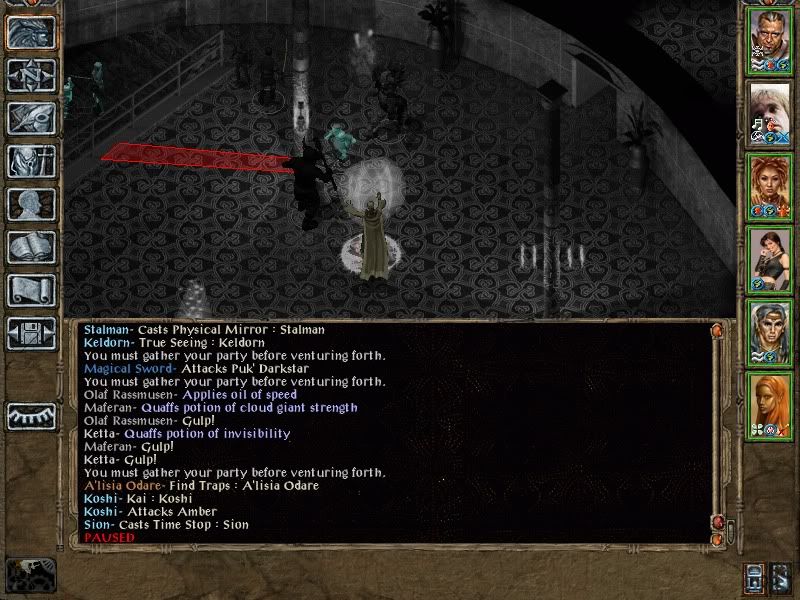800x600 pixels.
Task: Select the pale blond character's portrait
Action: pyautogui.click(x=770, y=112)
